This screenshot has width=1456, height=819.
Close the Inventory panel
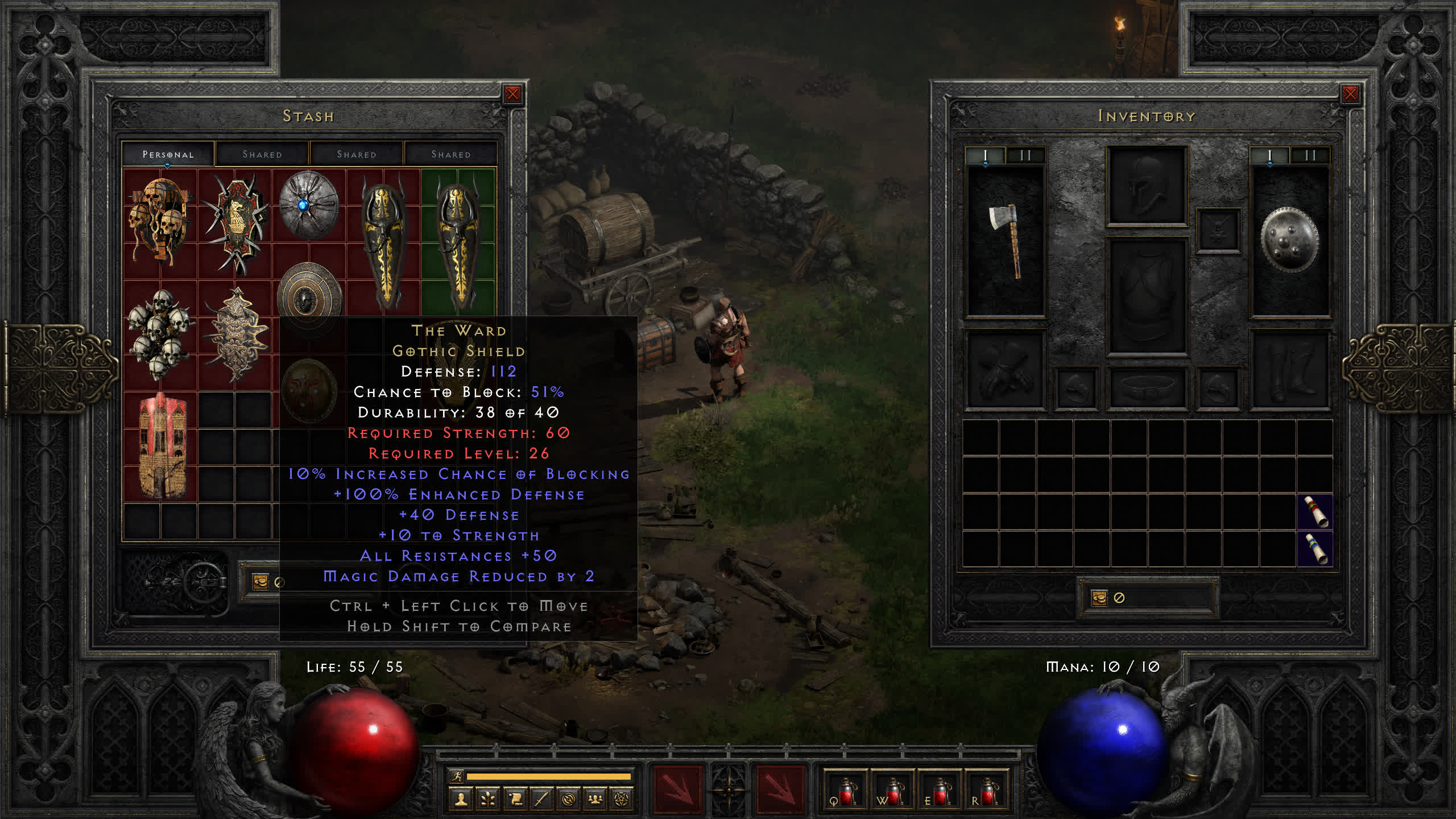pos(1350,94)
